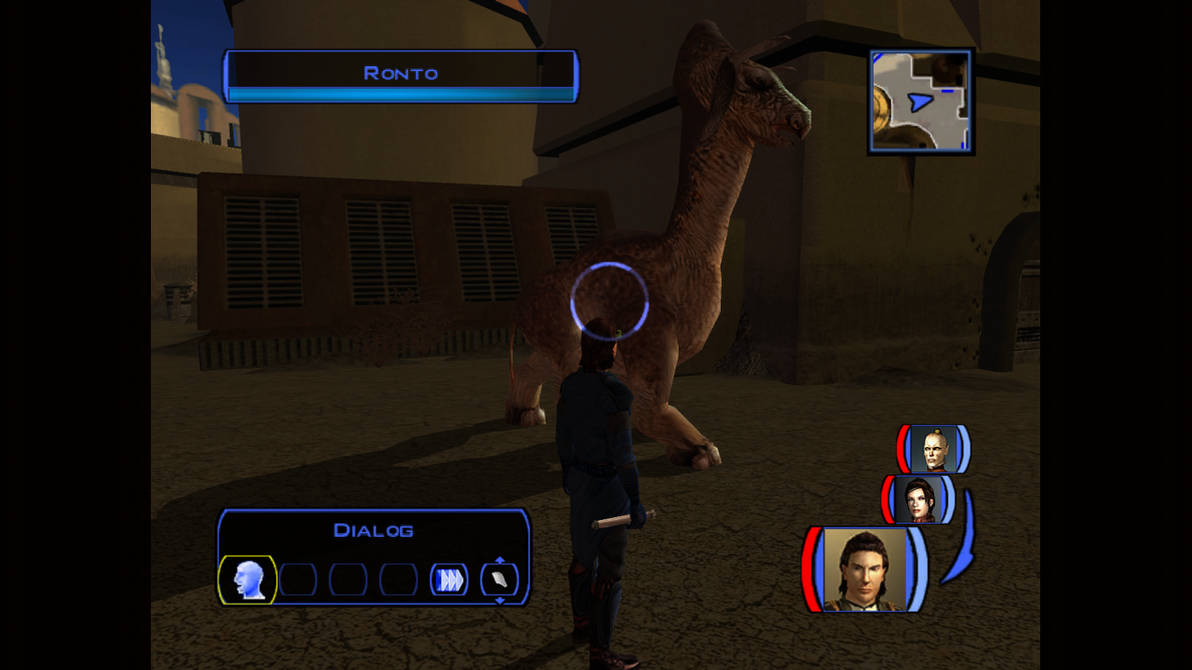Screen dimensions: 1192x670
Task: Click the Ronto target name bar
Action: coord(401,74)
